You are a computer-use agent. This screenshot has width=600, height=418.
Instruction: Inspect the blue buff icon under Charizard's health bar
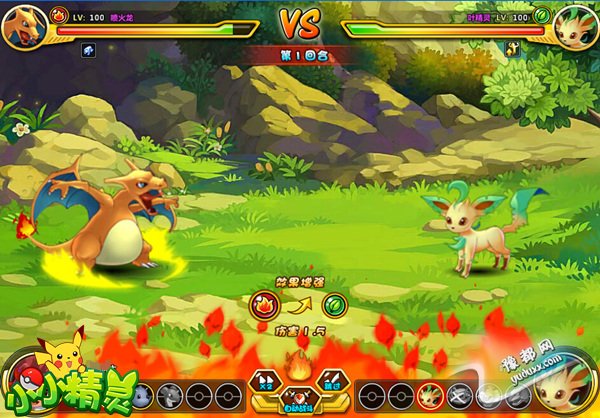pos(87,48)
